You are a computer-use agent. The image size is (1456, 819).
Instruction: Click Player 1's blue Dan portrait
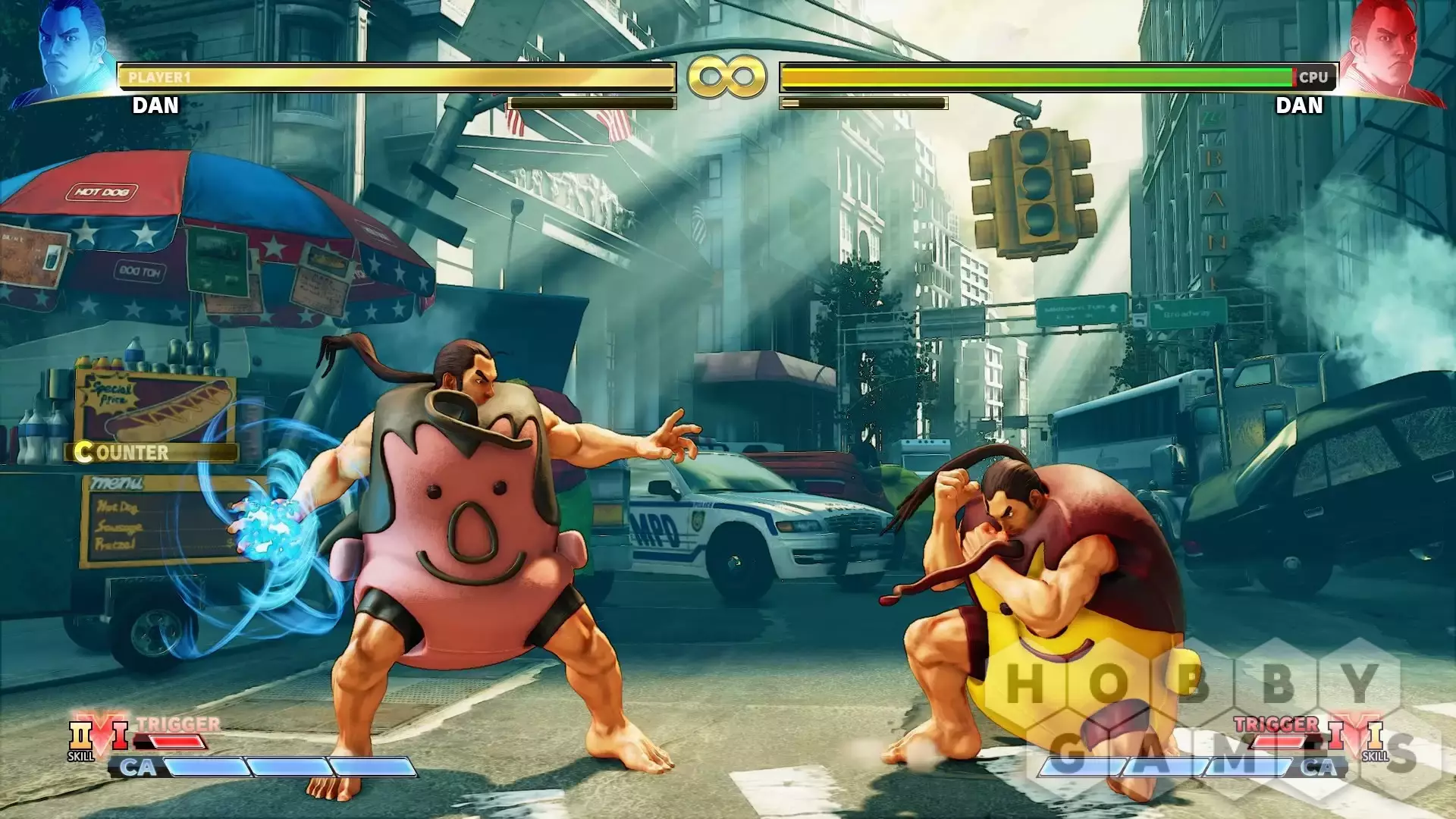click(70, 53)
